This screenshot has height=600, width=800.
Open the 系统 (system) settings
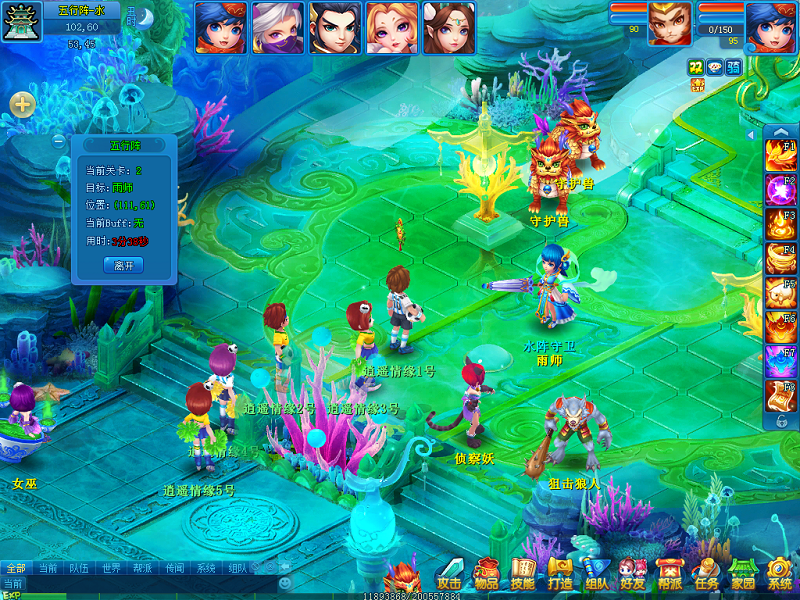point(779,575)
